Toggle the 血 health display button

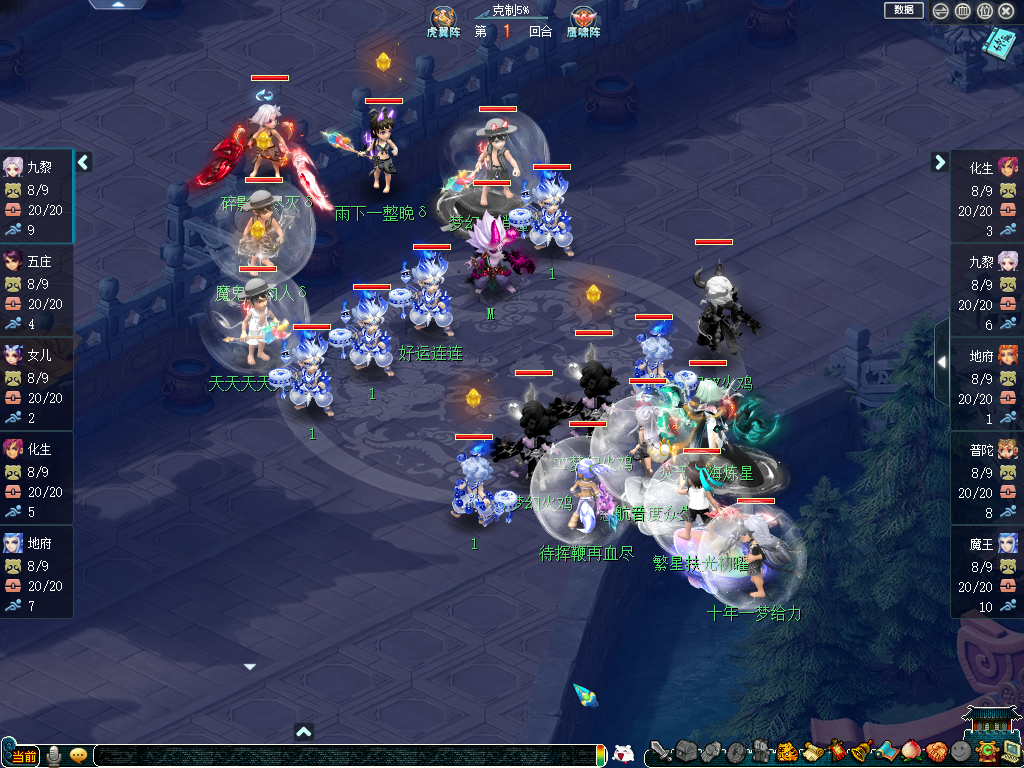[962, 11]
